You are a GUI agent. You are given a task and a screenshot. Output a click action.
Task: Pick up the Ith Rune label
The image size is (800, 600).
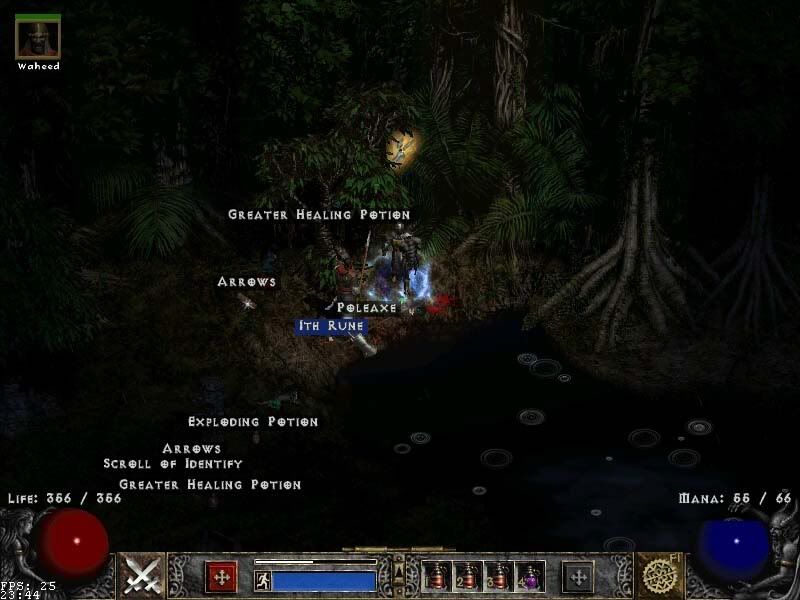[x=331, y=326]
